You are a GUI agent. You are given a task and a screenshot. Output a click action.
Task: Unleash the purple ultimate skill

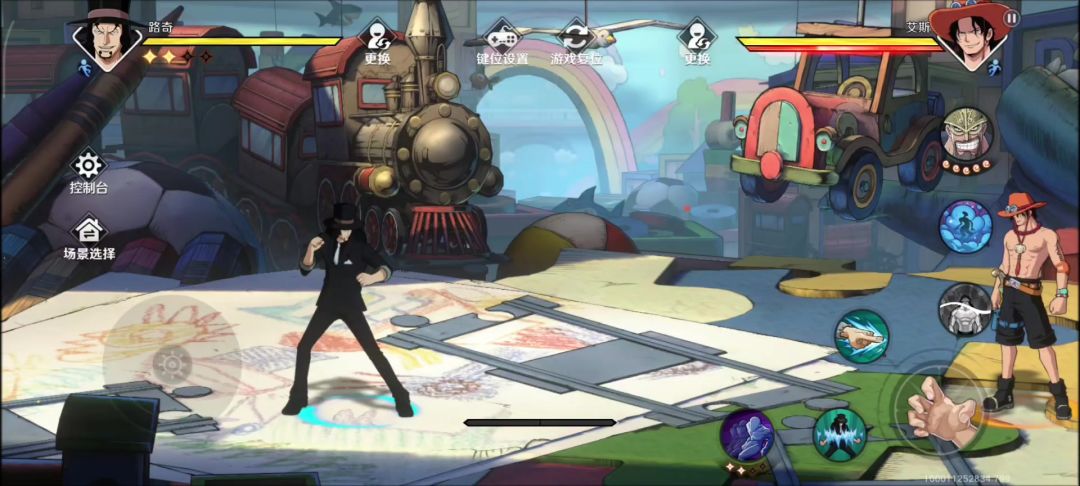(x=747, y=436)
